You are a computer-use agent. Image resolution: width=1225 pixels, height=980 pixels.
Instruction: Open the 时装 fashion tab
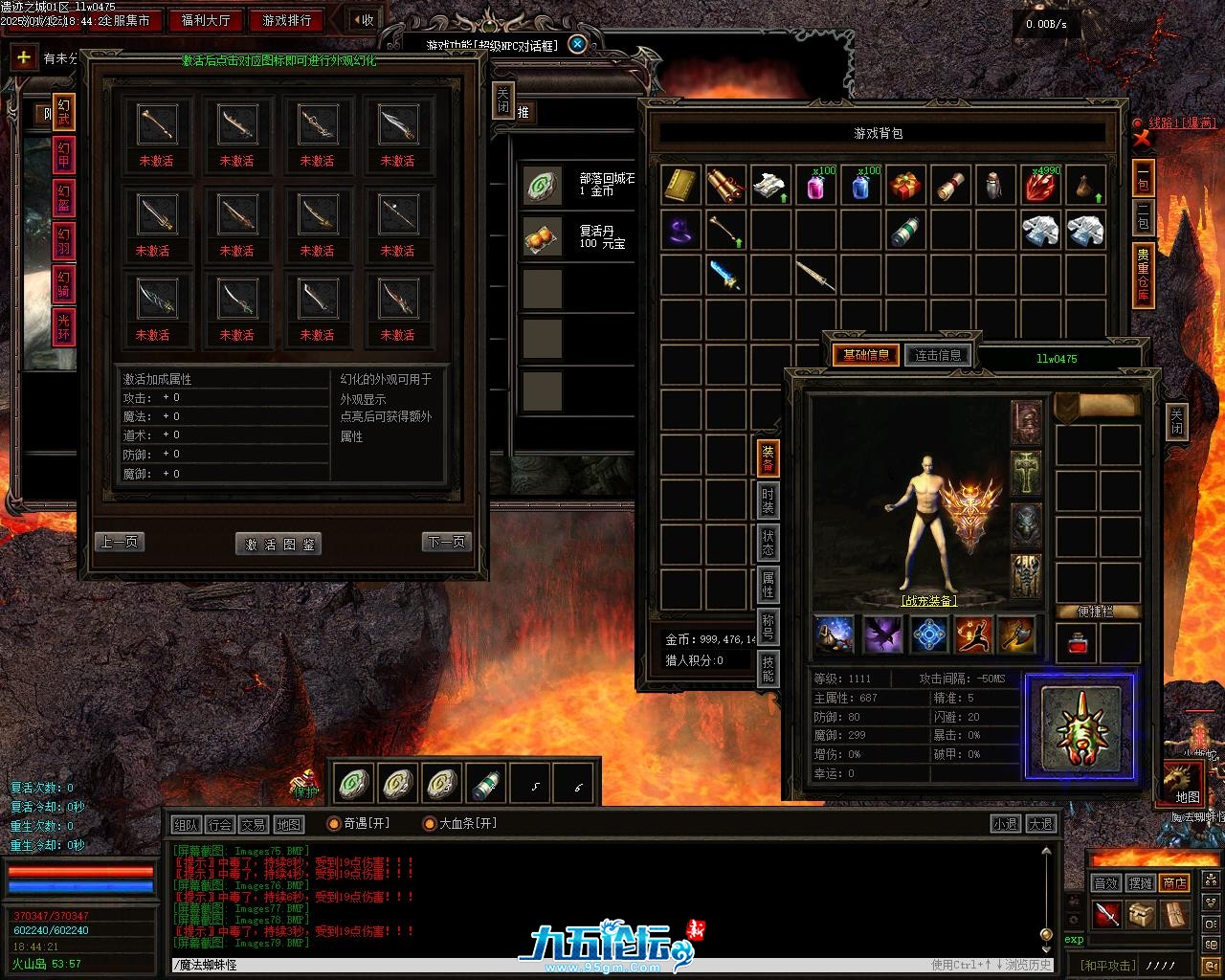coord(768,501)
